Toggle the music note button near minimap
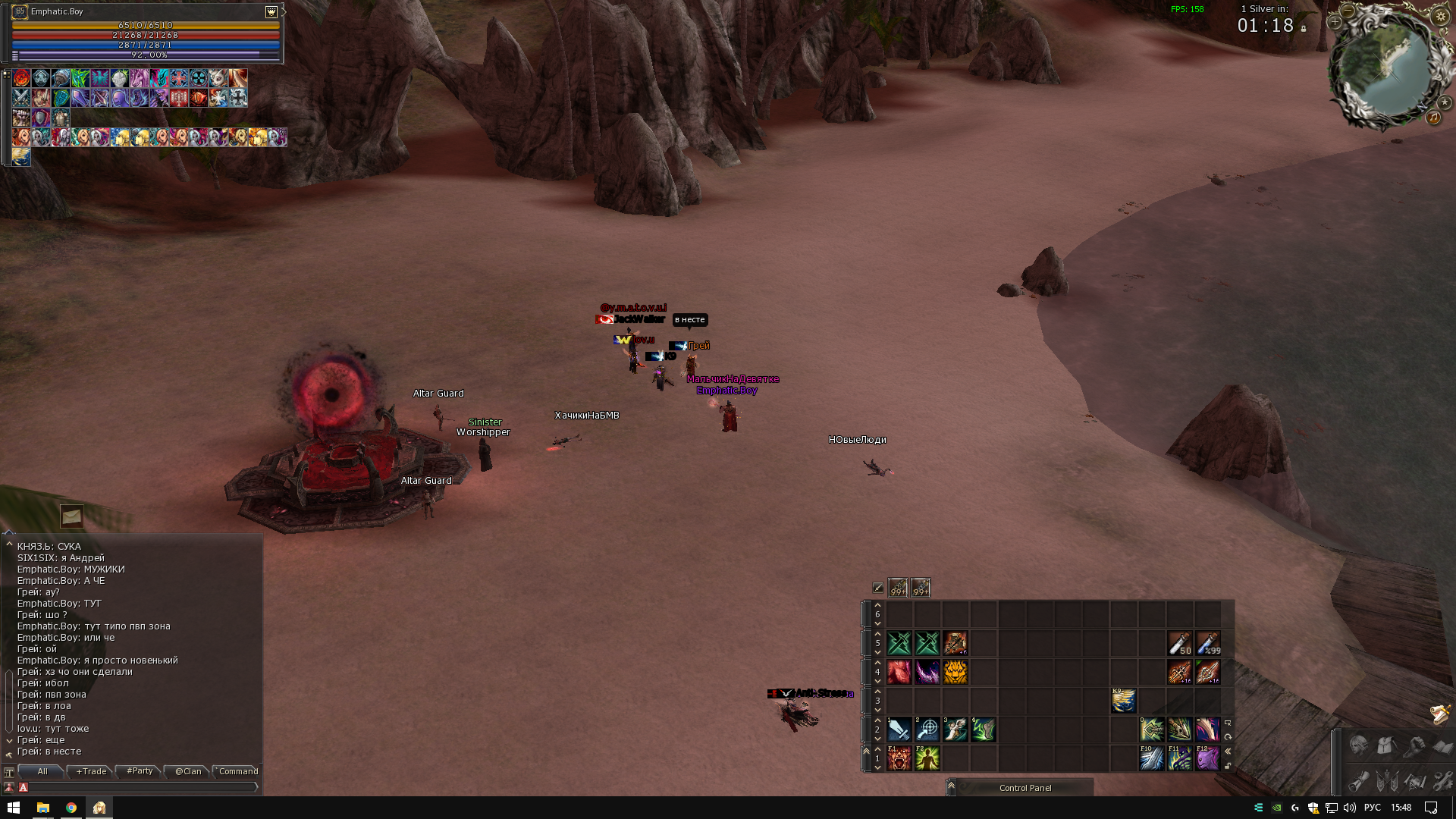The image size is (1456, 819). (x=1434, y=118)
